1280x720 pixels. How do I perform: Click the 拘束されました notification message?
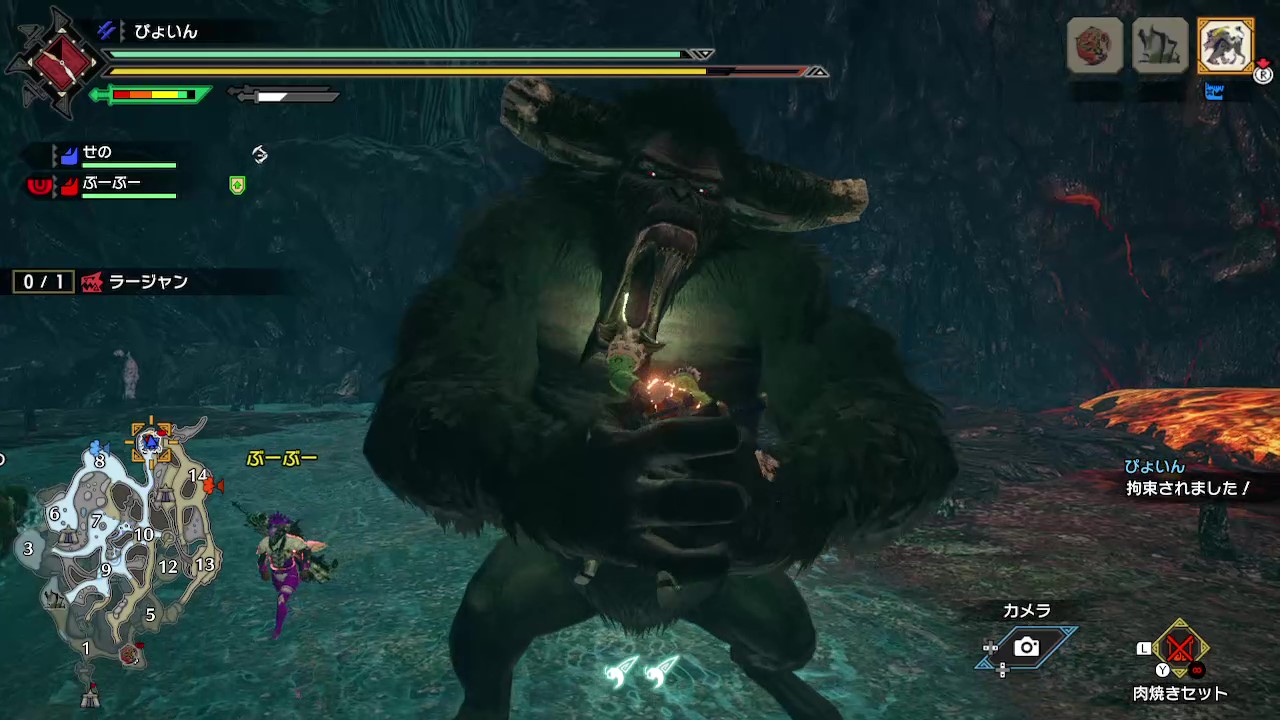[x=1188, y=489]
